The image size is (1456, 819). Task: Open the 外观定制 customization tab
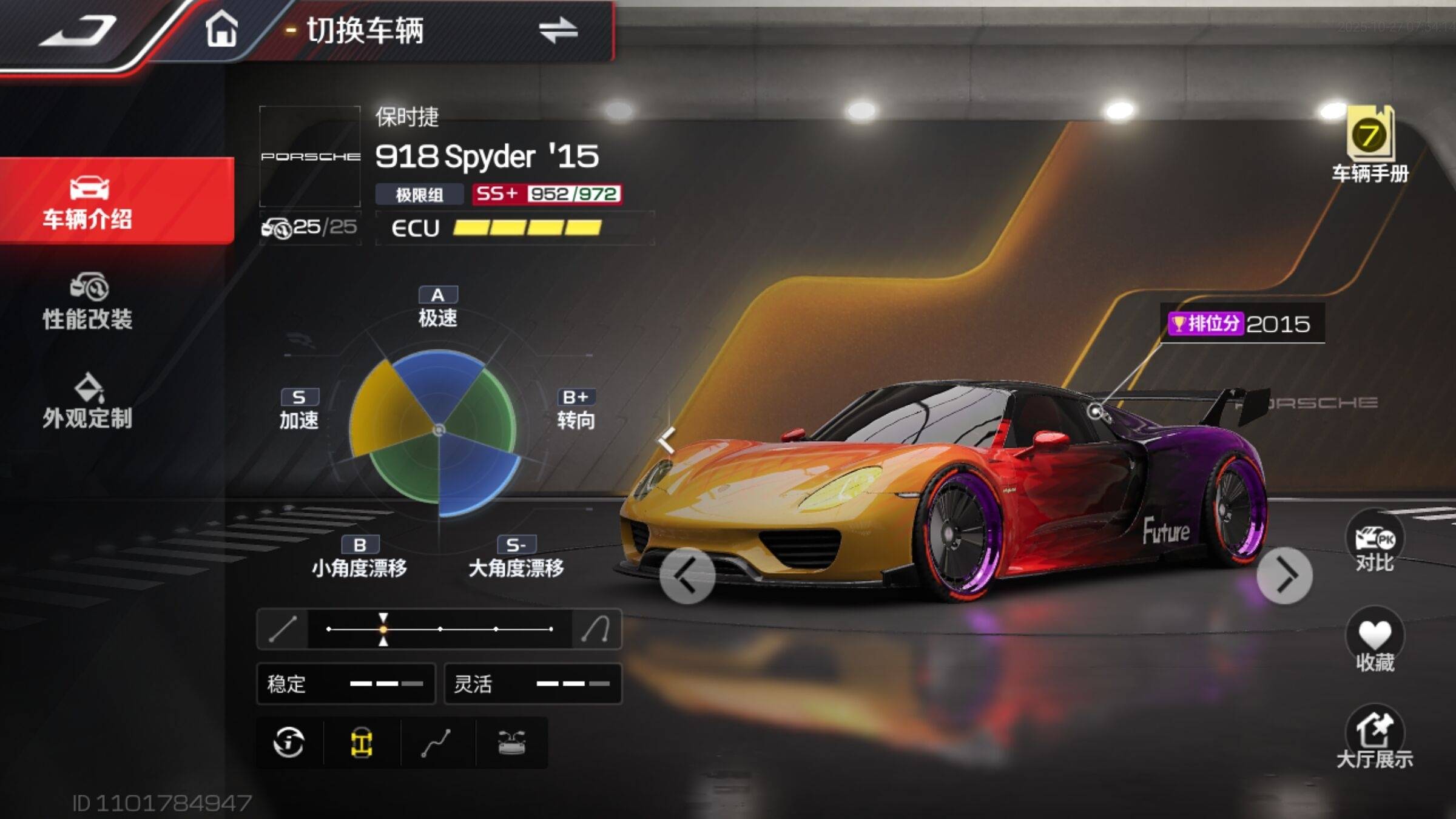[88, 402]
